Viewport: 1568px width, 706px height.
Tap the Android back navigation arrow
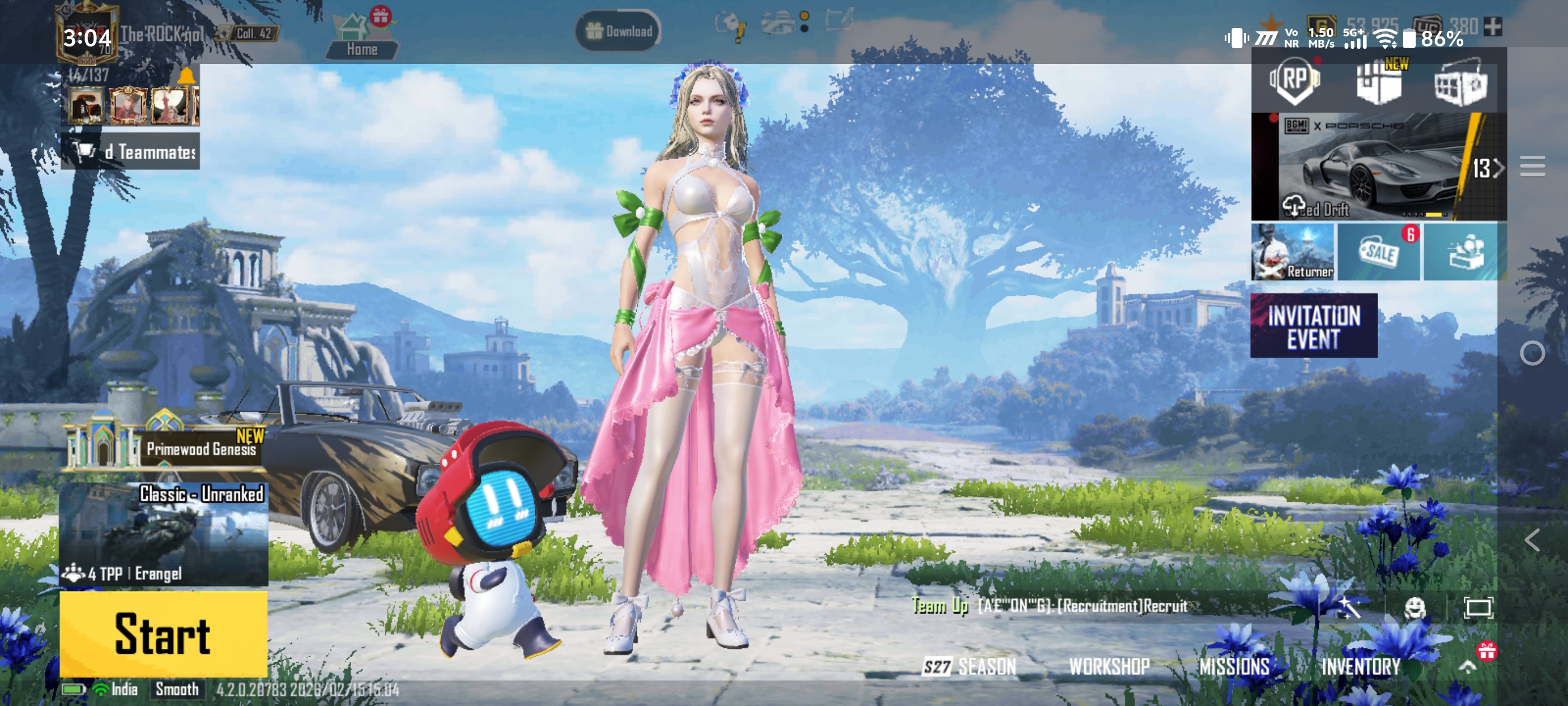[1532, 540]
